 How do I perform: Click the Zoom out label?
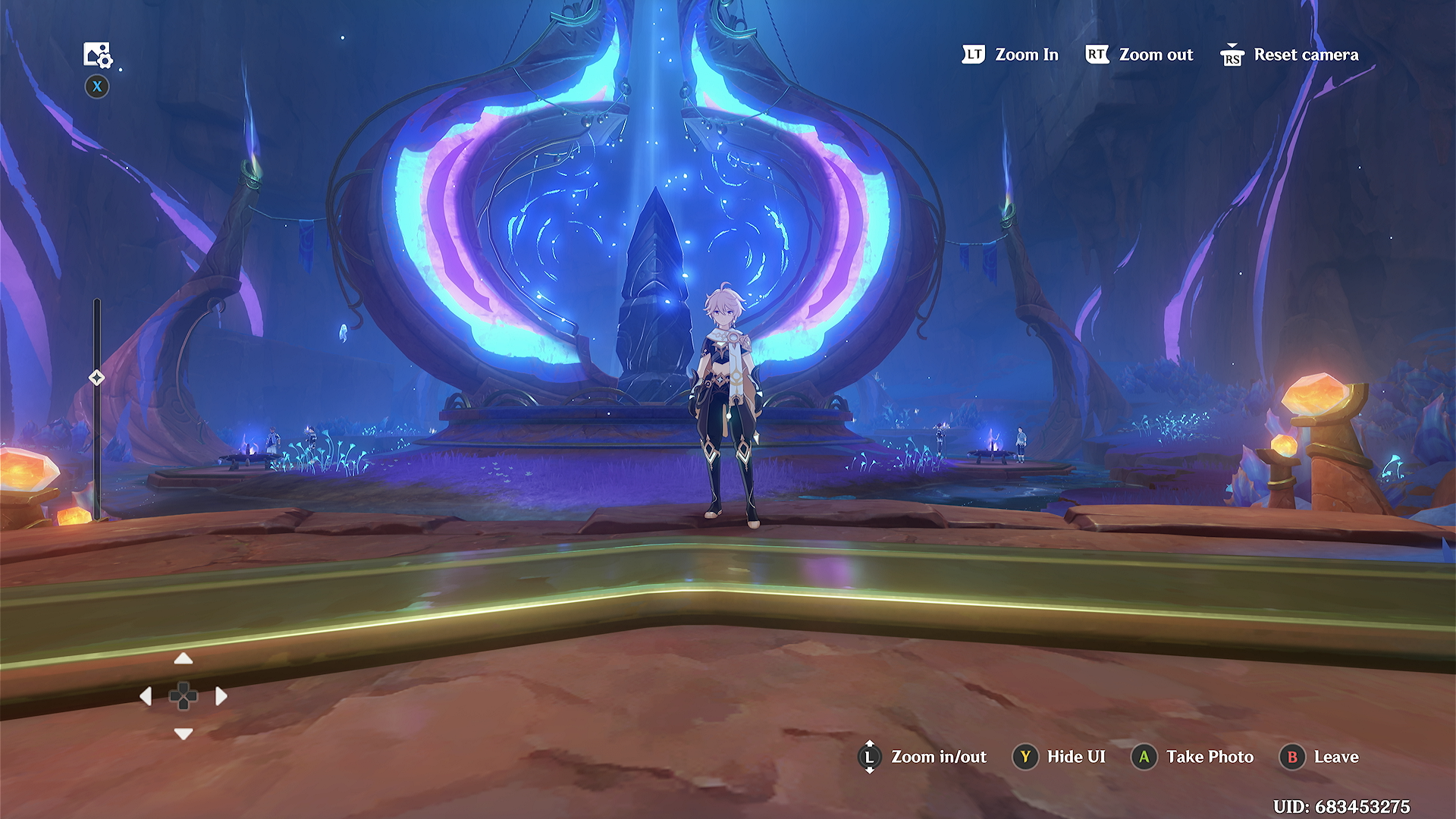(1155, 55)
